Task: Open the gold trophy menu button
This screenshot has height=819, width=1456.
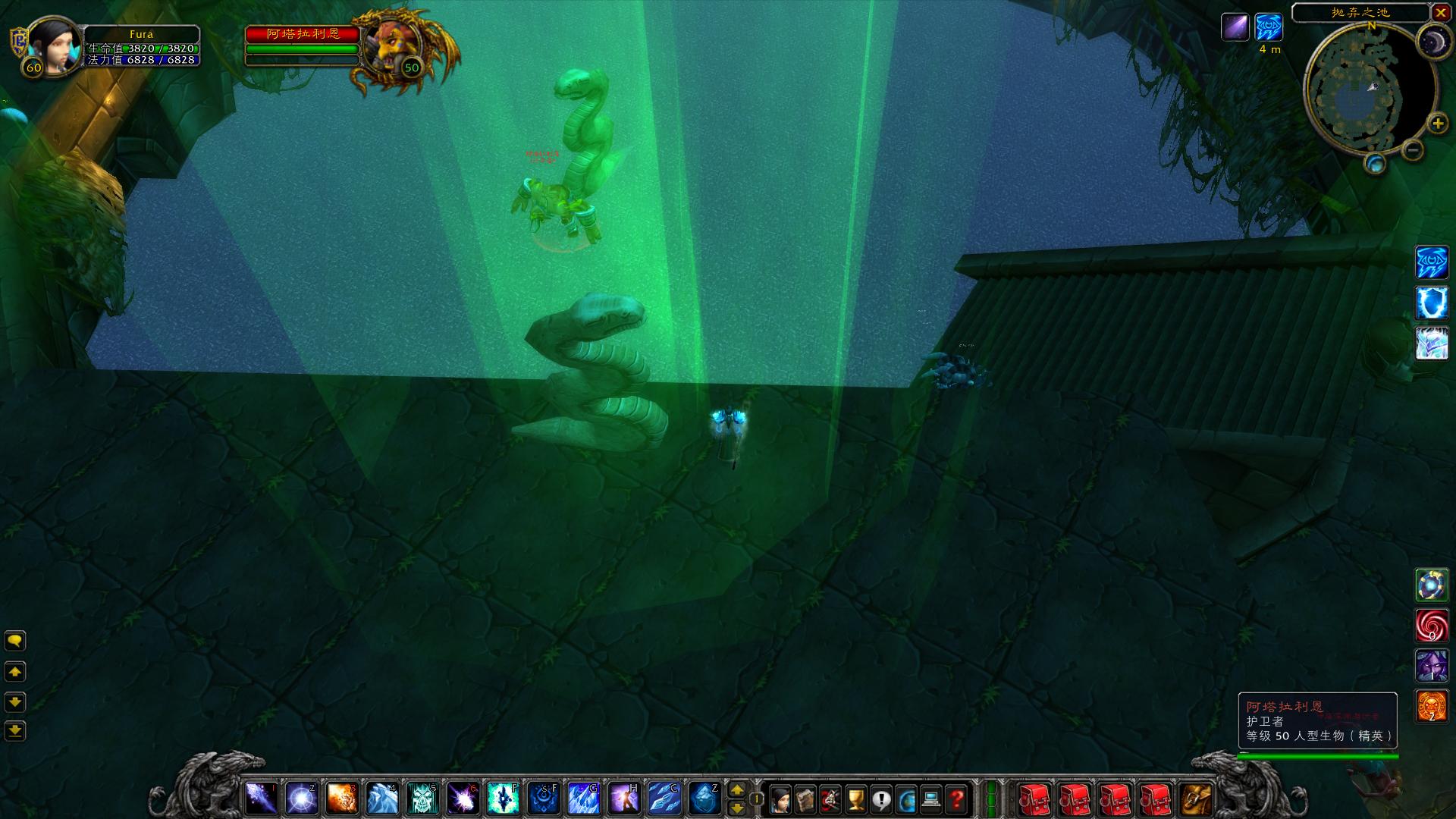Action: pyautogui.click(x=855, y=799)
